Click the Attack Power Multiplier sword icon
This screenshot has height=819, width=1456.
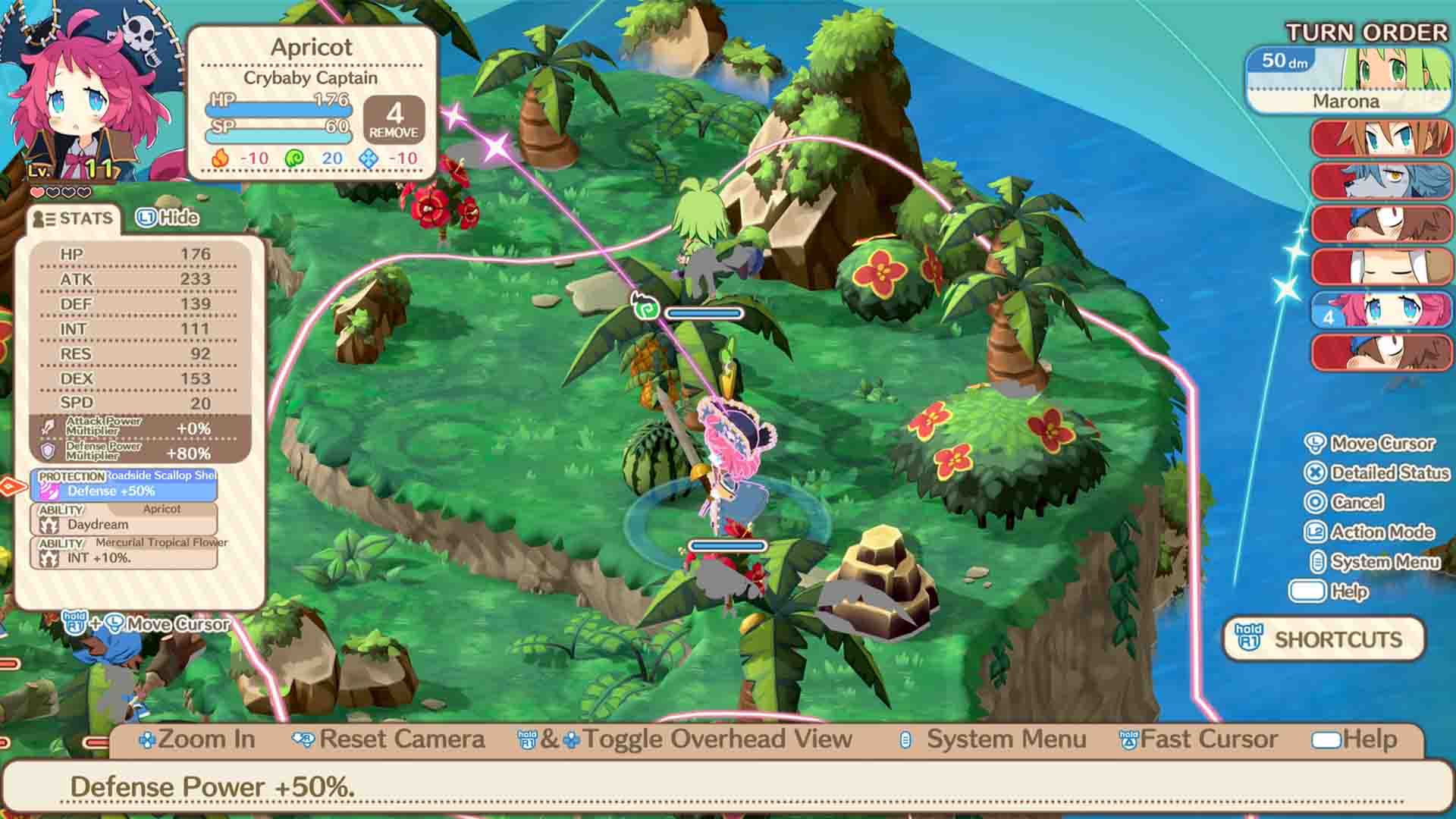(x=47, y=426)
